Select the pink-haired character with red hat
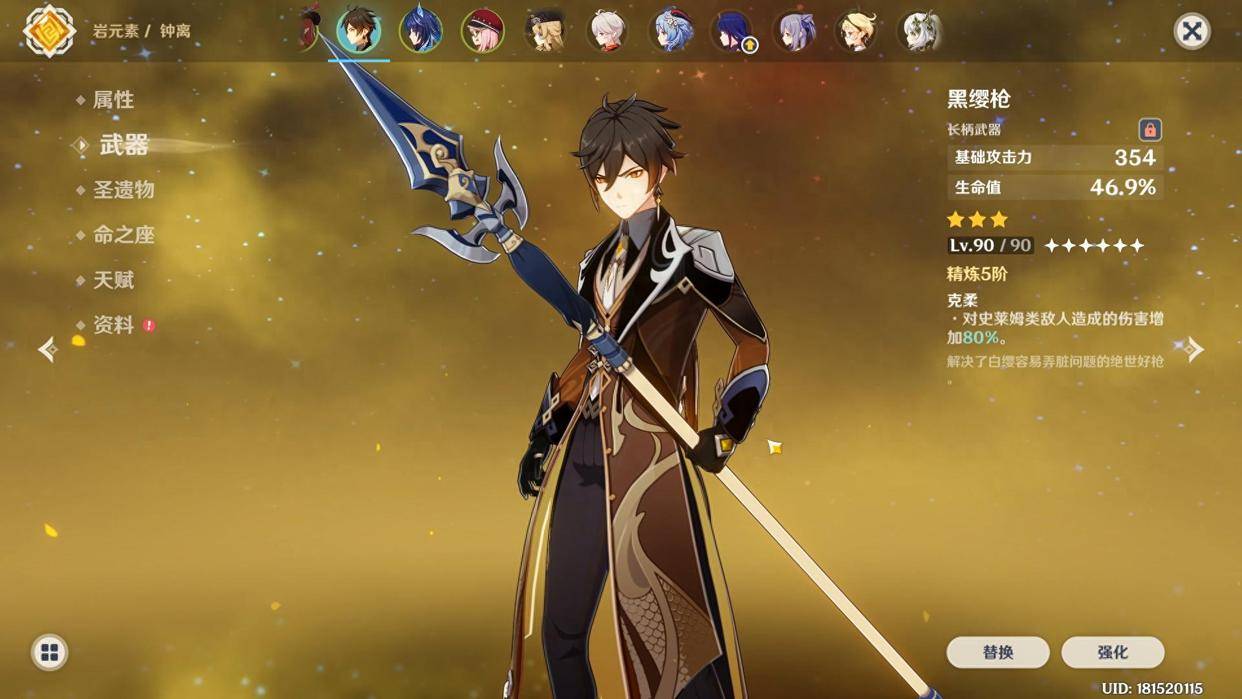 482,31
